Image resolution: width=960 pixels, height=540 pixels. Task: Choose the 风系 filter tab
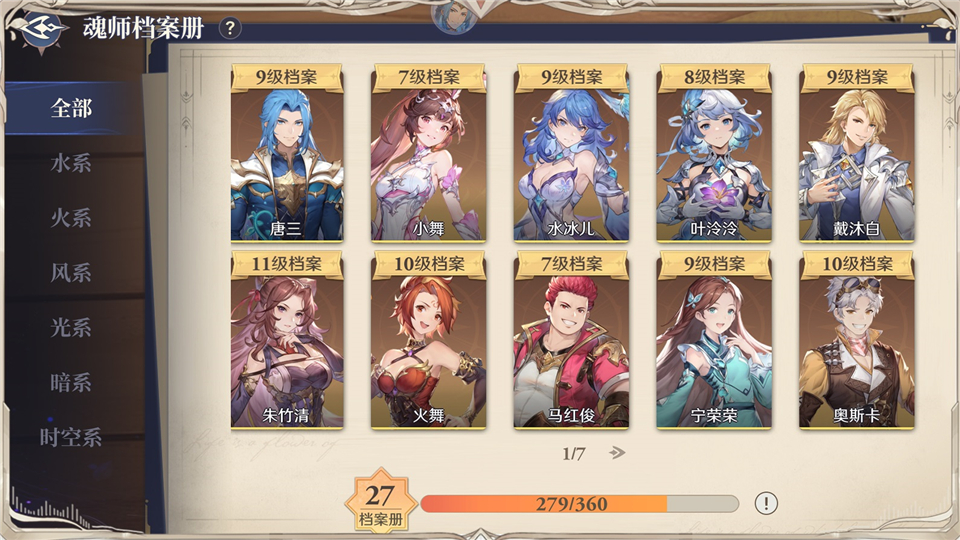coord(71,273)
